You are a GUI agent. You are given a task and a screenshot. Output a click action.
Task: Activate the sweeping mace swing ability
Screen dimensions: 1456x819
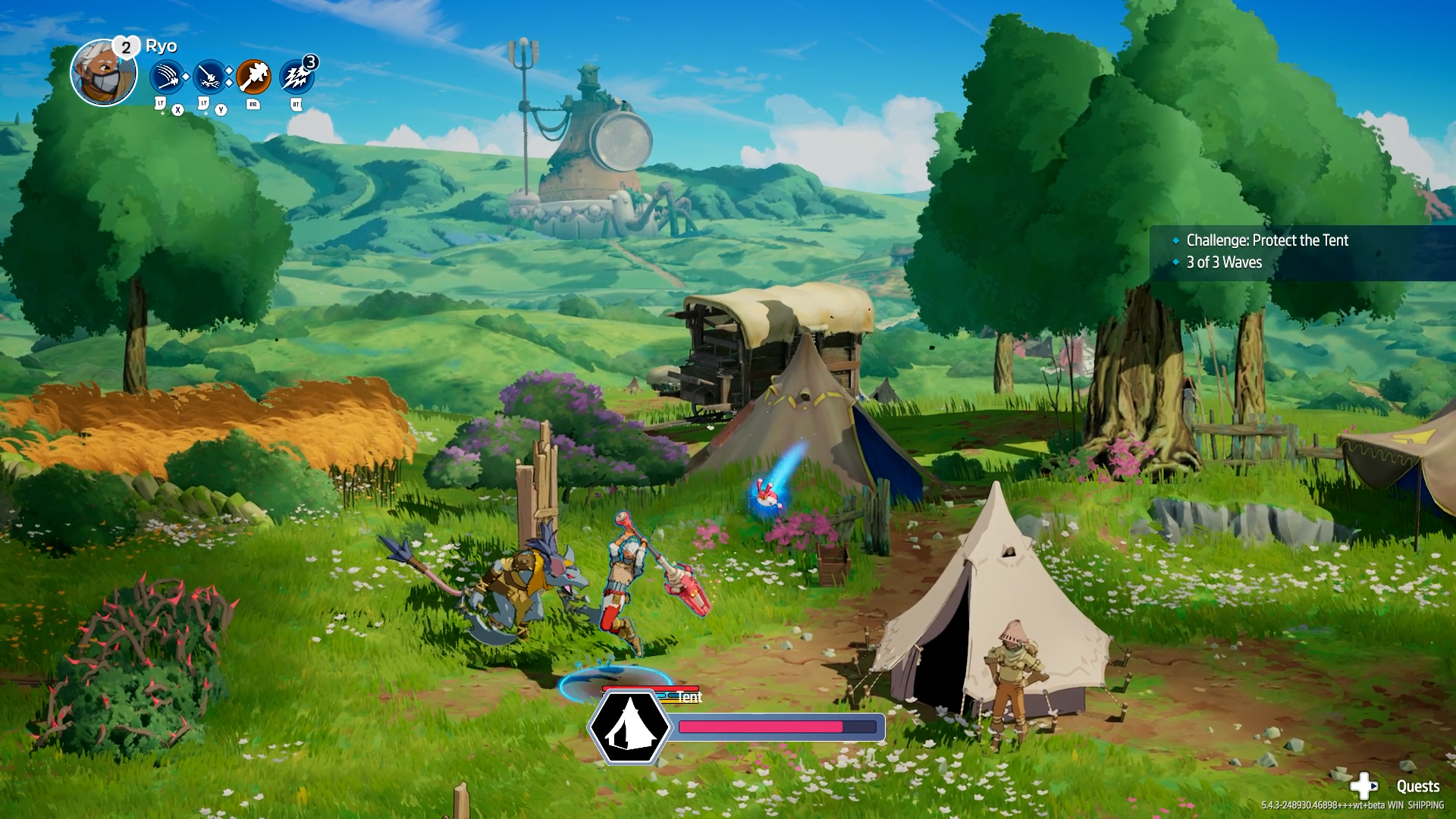click(x=167, y=77)
